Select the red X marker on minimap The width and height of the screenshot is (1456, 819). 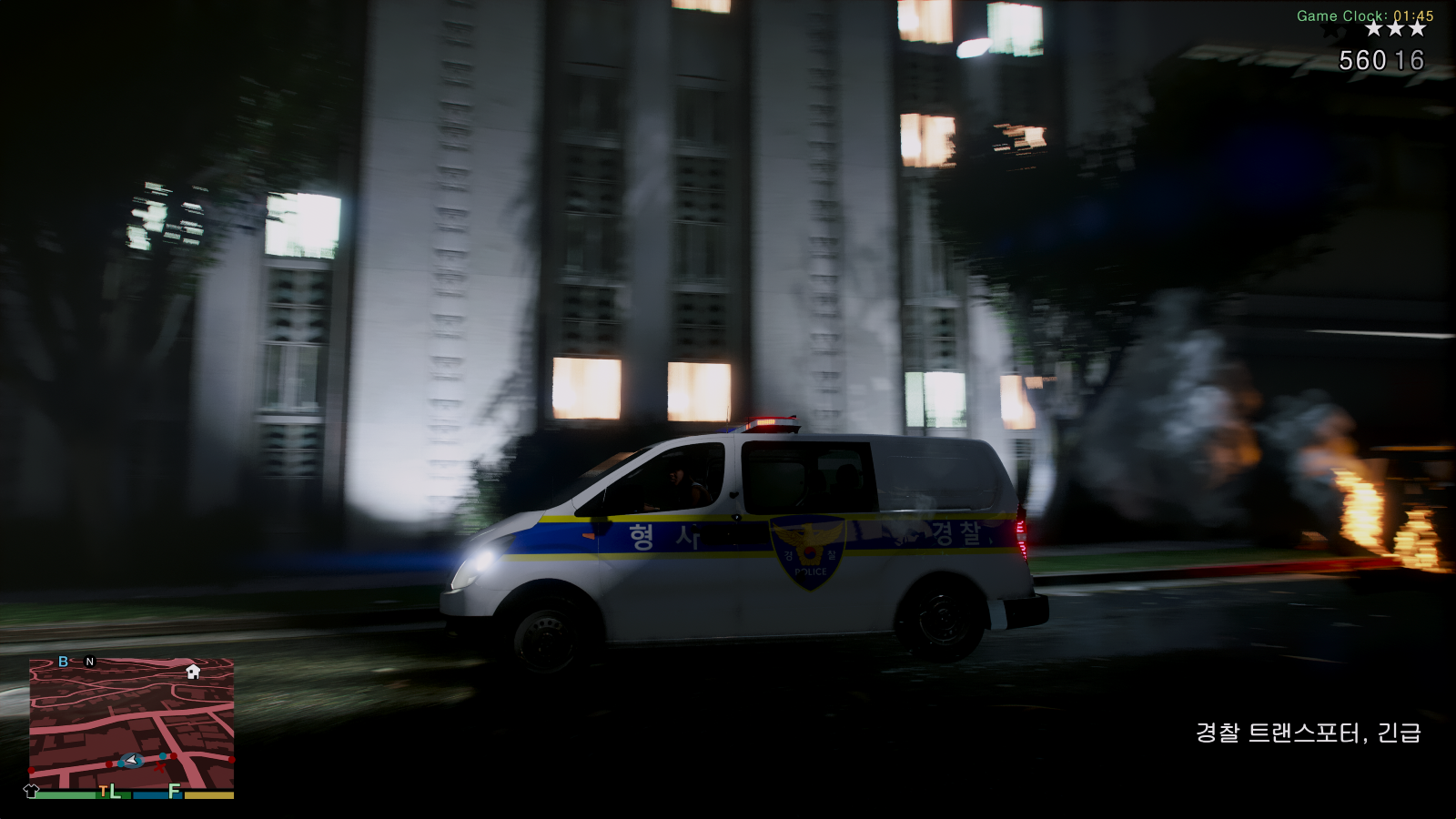160,767
